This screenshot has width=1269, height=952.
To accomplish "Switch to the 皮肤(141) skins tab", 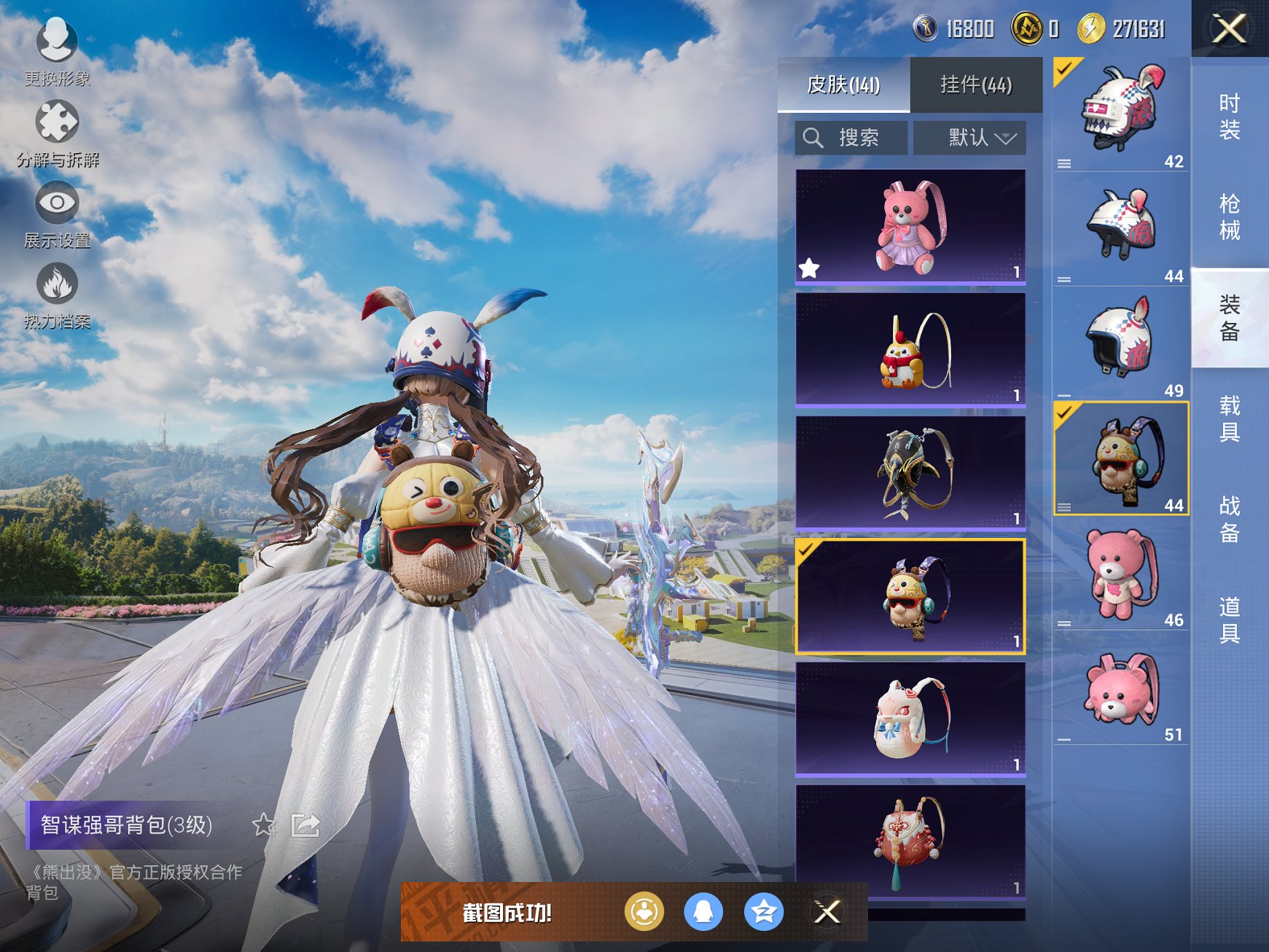I will point(843,85).
